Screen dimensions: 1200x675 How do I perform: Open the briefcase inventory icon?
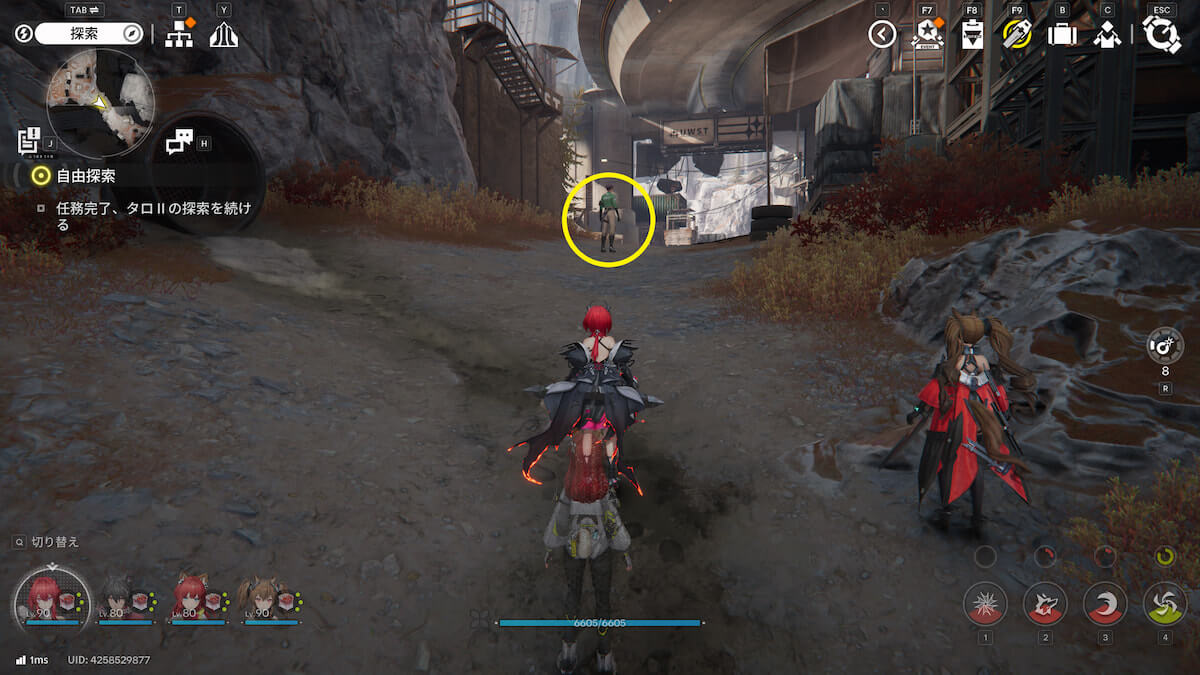coord(1062,35)
